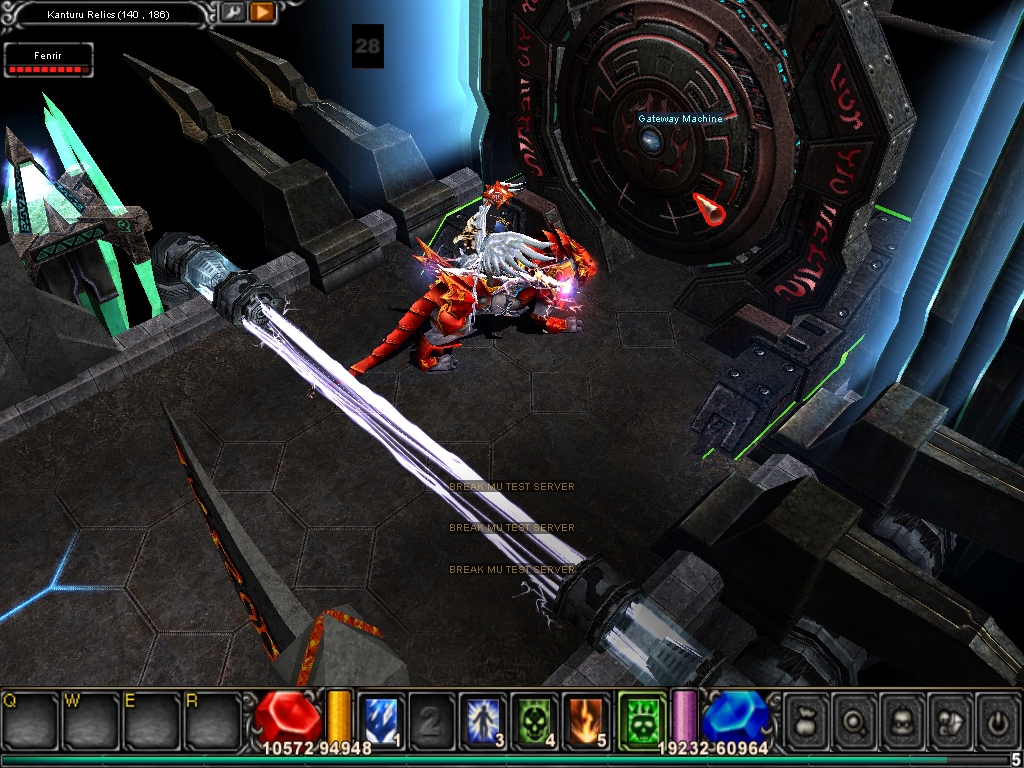
Task: Click the power icon system menu button
Action: (996, 718)
